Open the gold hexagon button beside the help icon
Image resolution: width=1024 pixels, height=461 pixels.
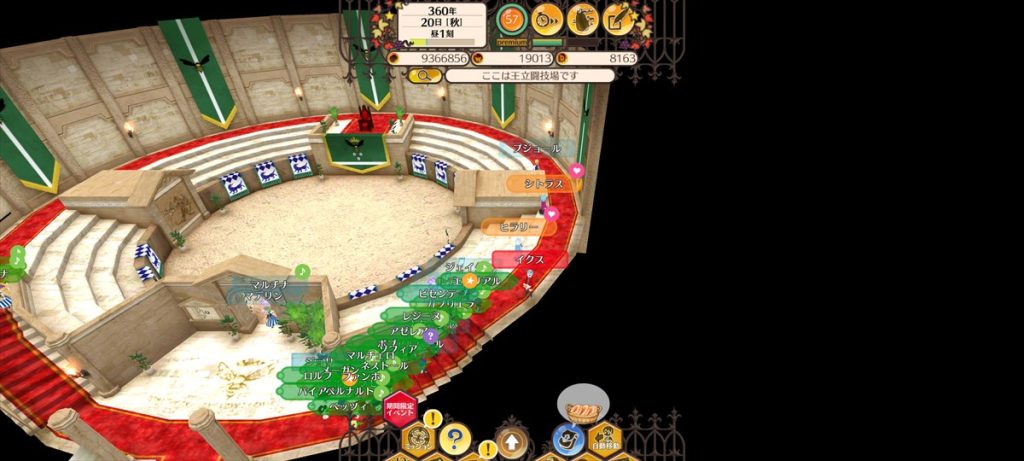point(419,439)
